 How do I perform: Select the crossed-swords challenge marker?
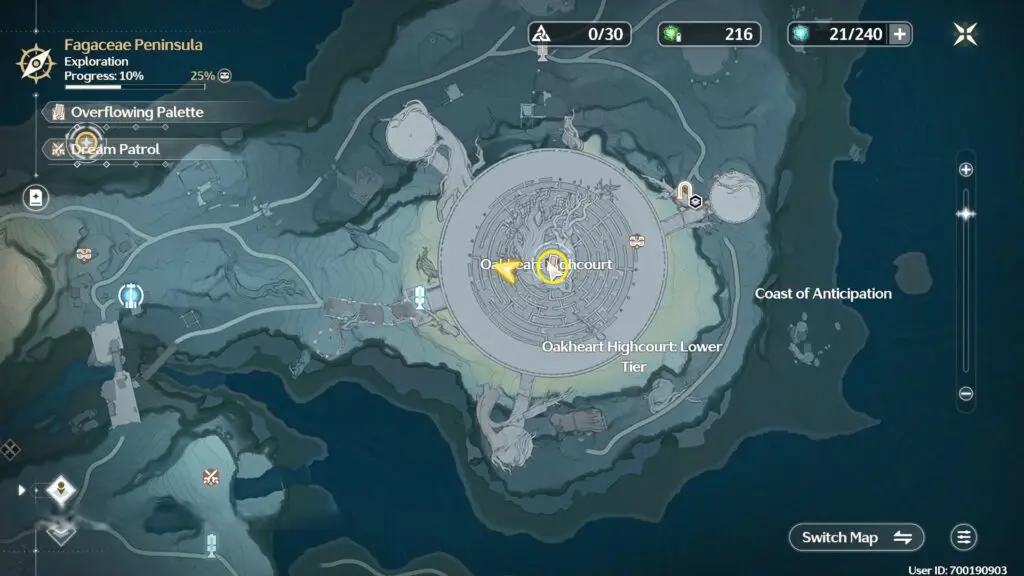[x=211, y=476]
